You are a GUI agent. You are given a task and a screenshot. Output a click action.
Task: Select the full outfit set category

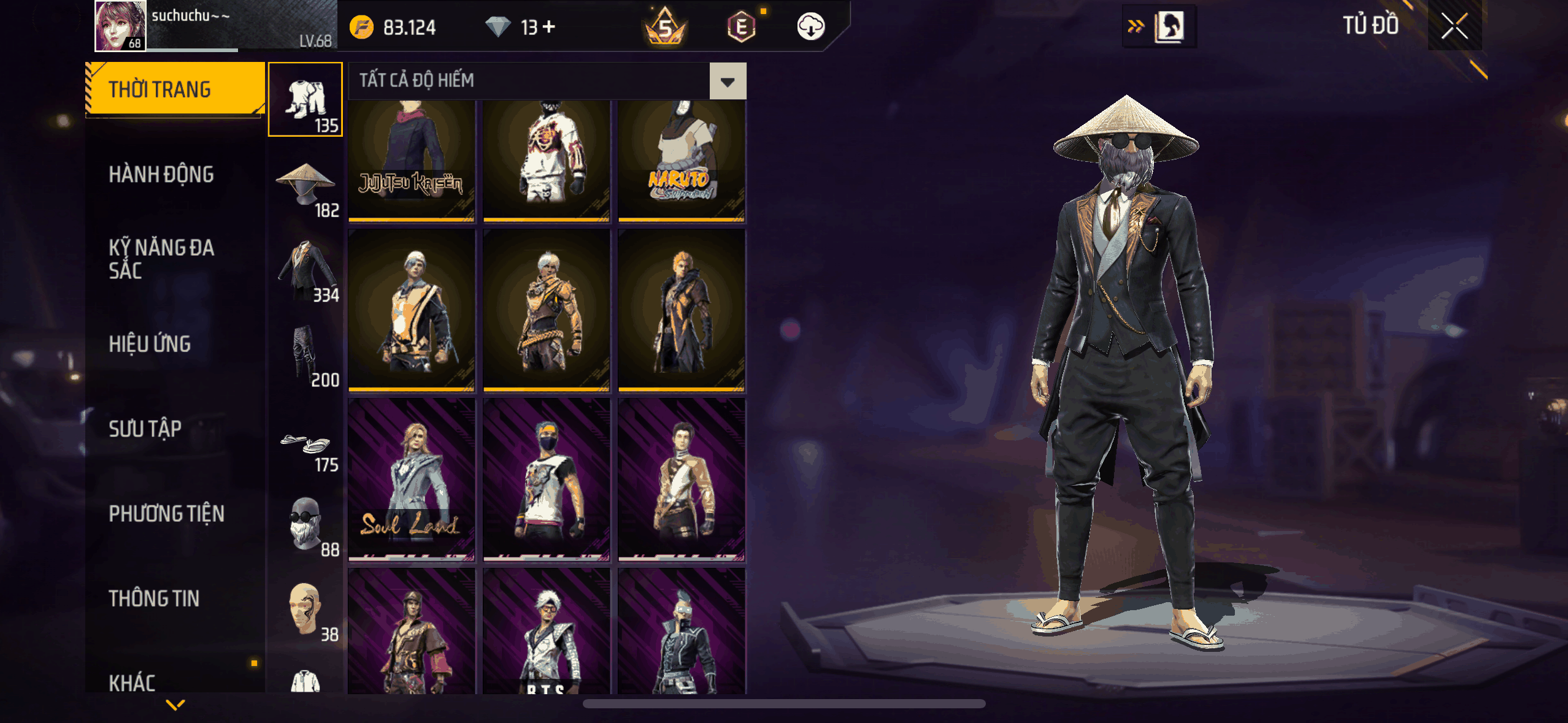click(x=306, y=99)
